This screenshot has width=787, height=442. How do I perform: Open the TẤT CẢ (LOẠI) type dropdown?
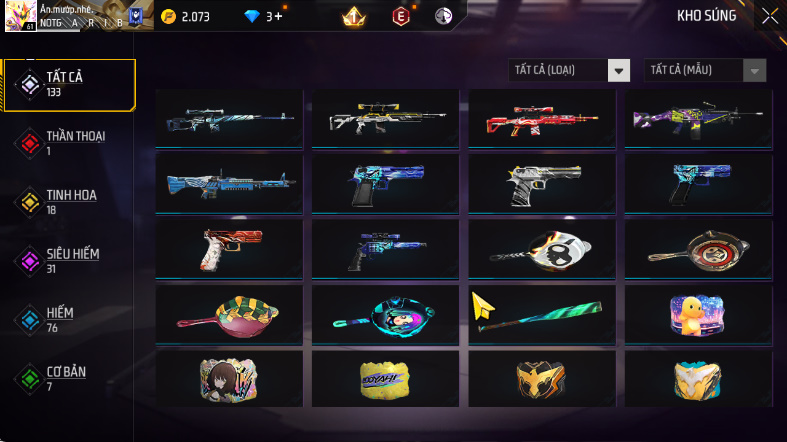569,70
